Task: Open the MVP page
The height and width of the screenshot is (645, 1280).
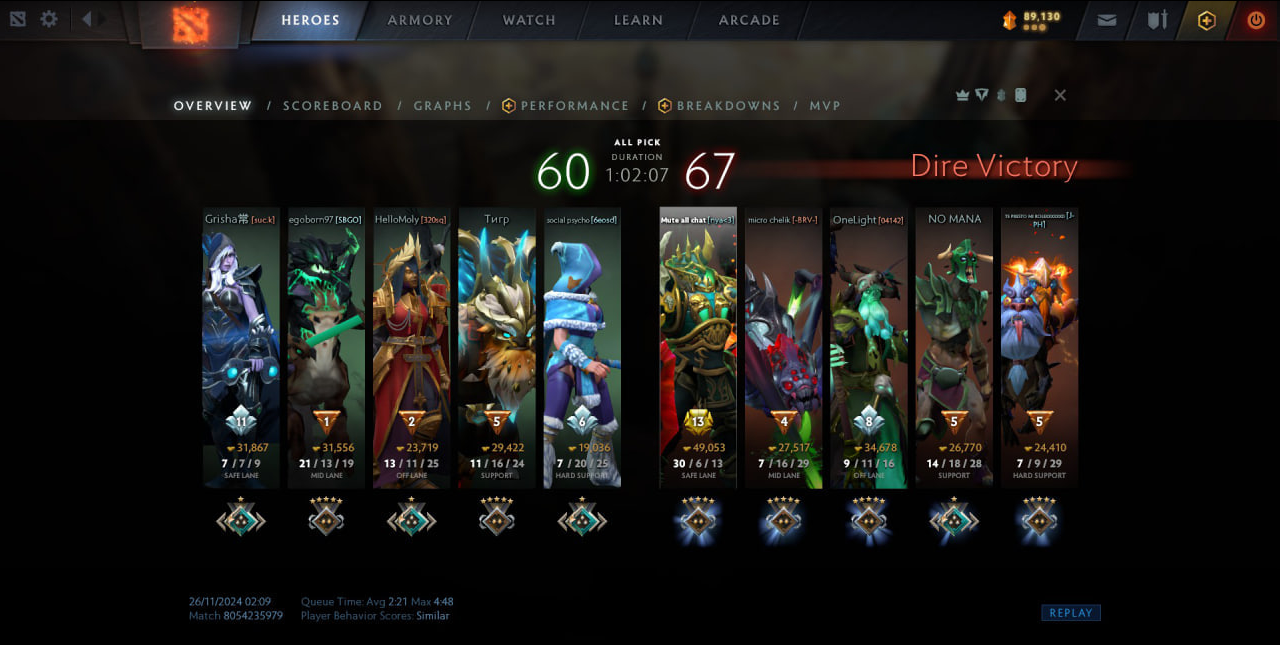Action: pos(825,106)
